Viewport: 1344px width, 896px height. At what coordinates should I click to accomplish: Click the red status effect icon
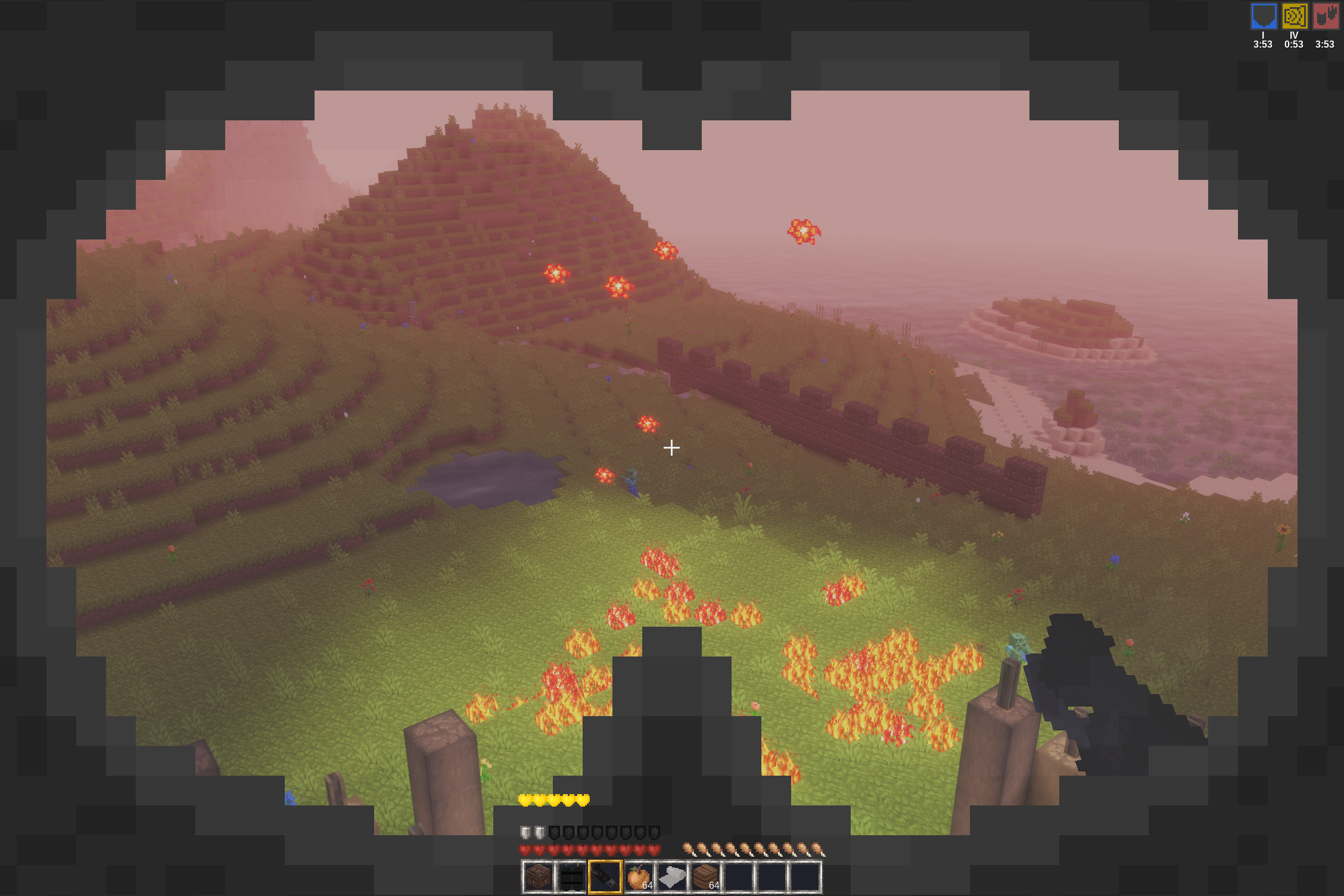[1325, 16]
